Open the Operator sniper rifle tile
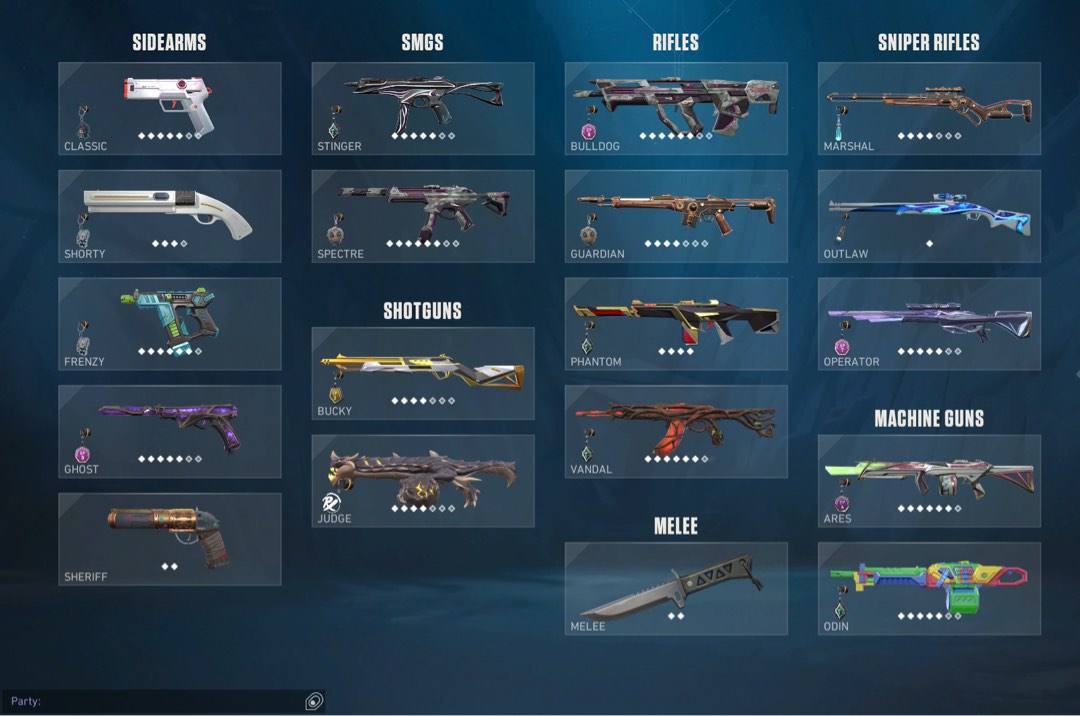This screenshot has width=1080, height=716. [x=929, y=324]
